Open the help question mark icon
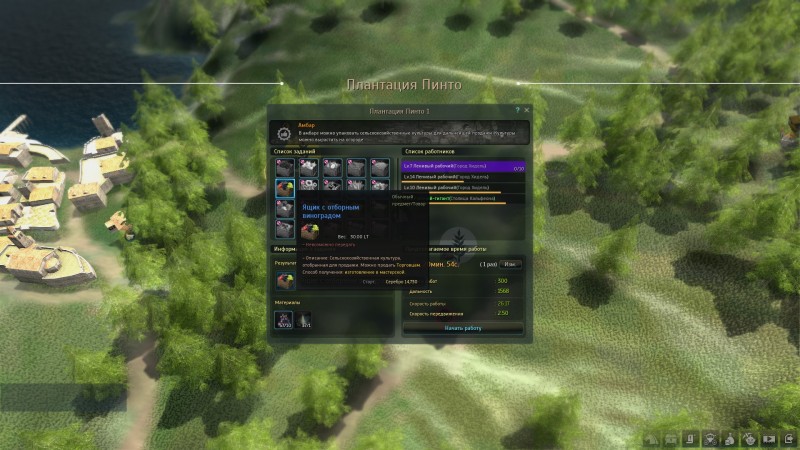Screen dimensions: 800x450 point(517,110)
